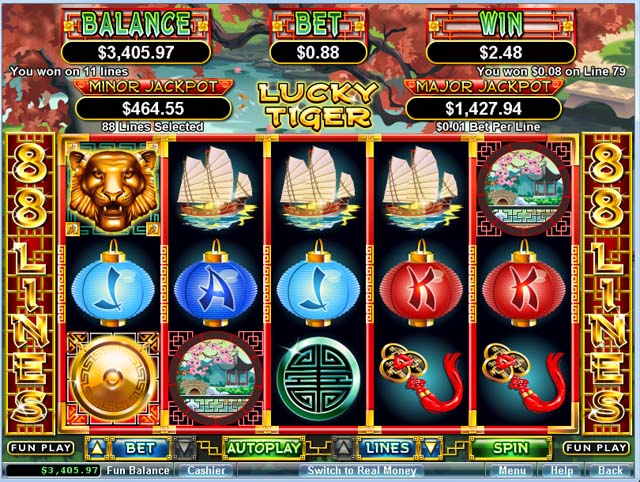Go Back from the game
The width and height of the screenshot is (640, 482).
[x=609, y=470]
